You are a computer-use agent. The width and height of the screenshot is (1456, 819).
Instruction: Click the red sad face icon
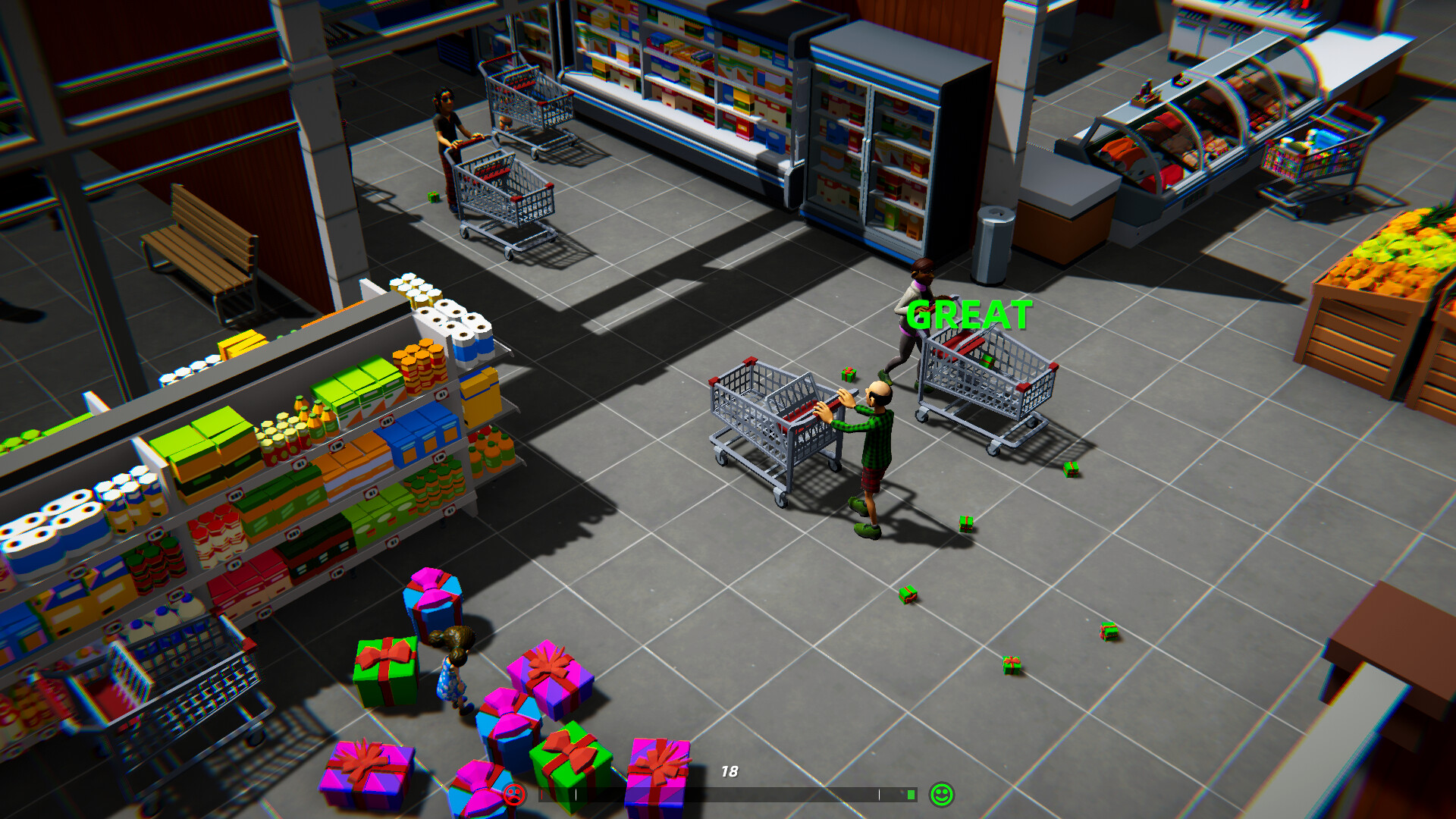click(514, 795)
